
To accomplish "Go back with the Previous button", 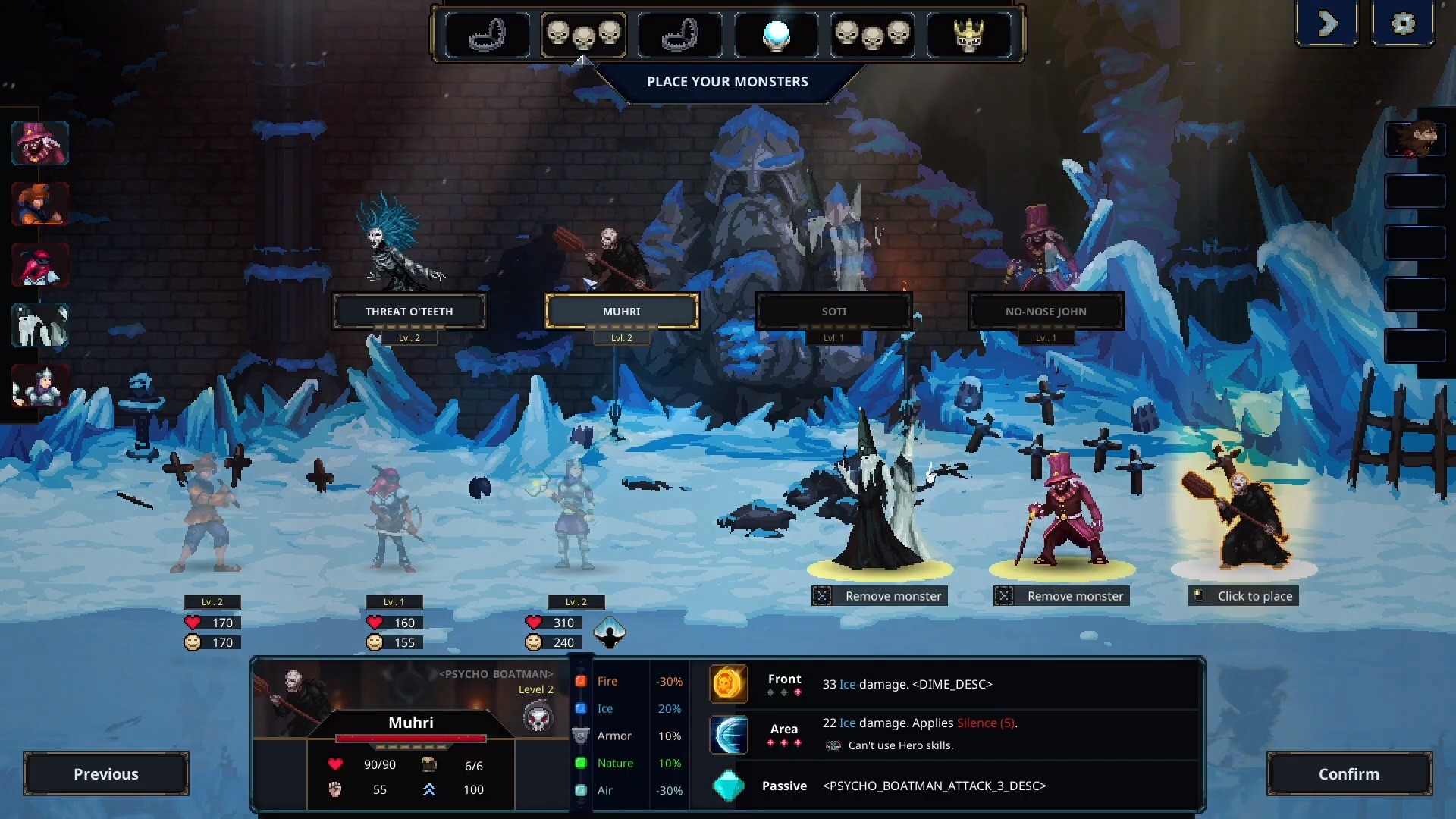I will (106, 773).
